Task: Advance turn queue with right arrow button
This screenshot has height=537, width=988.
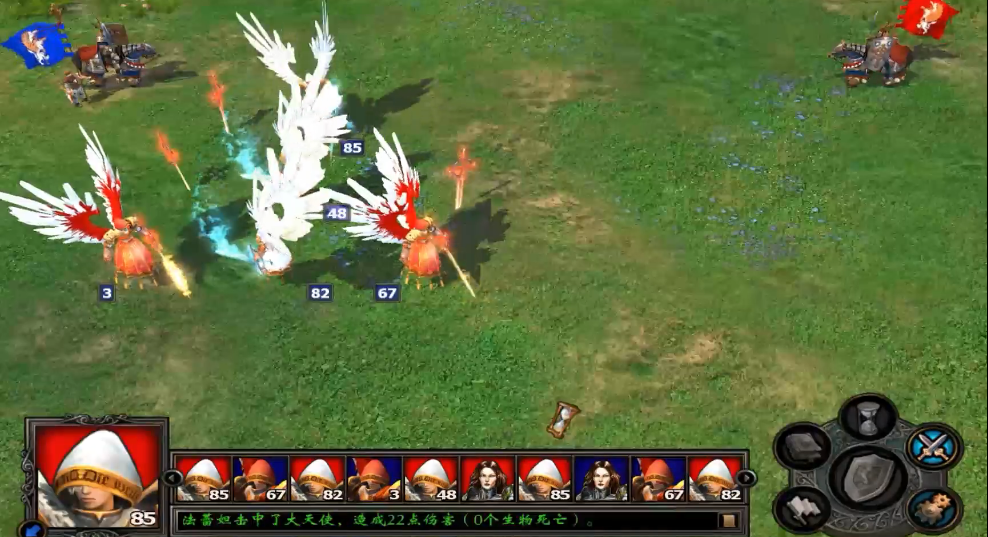Action: tap(746, 478)
